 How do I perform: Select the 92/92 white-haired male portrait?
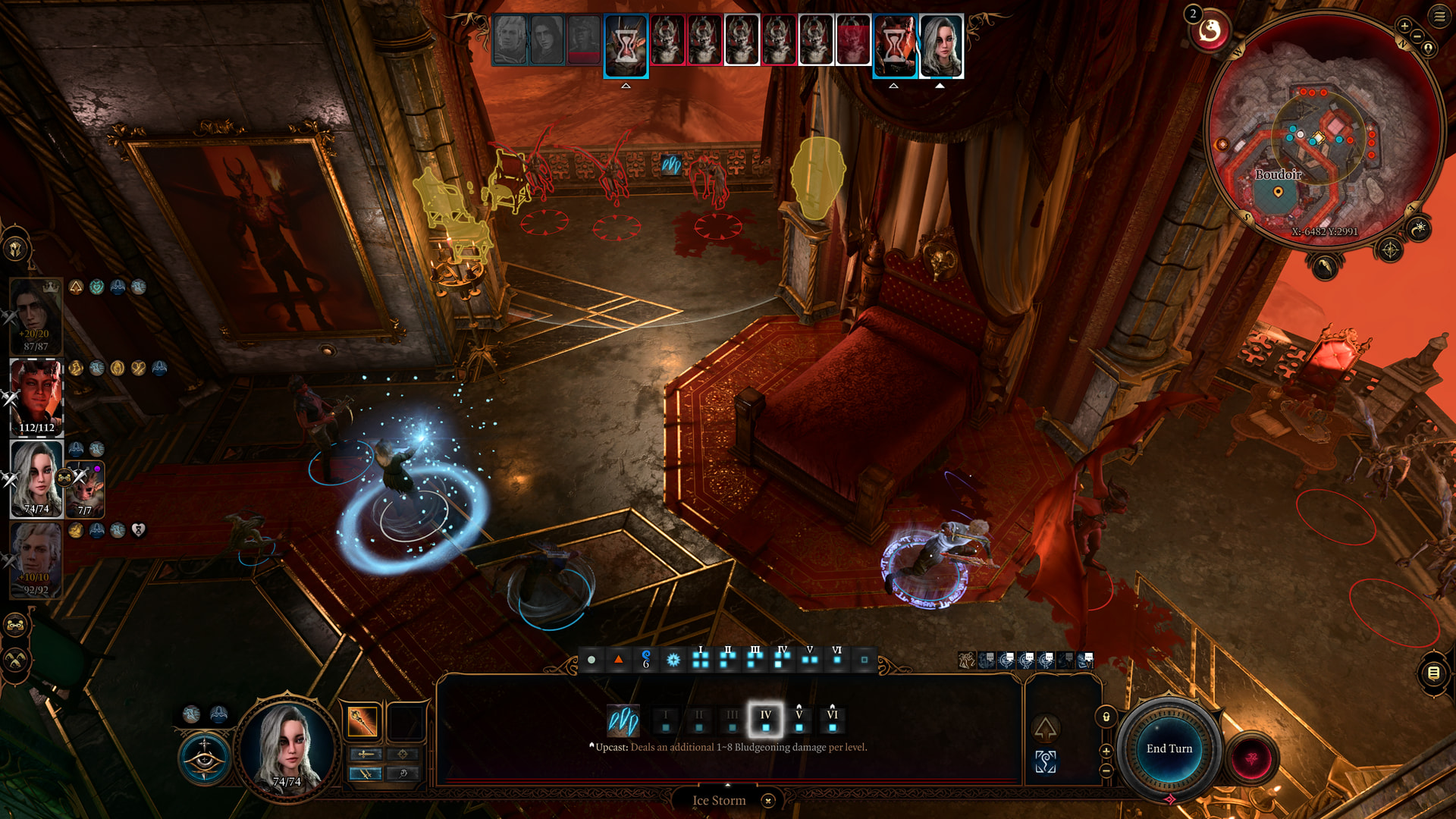pyautogui.click(x=36, y=559)
